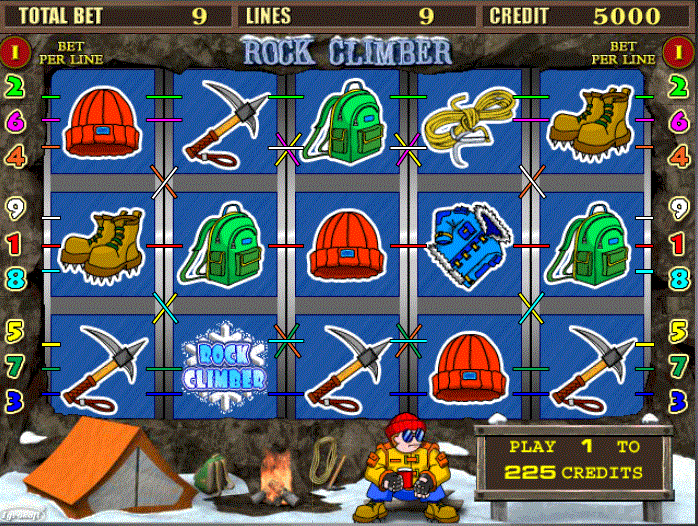This screenshot has height=526, width=698.
Task: Click green payline 7 marker on the right
Action: pos(682,365)
